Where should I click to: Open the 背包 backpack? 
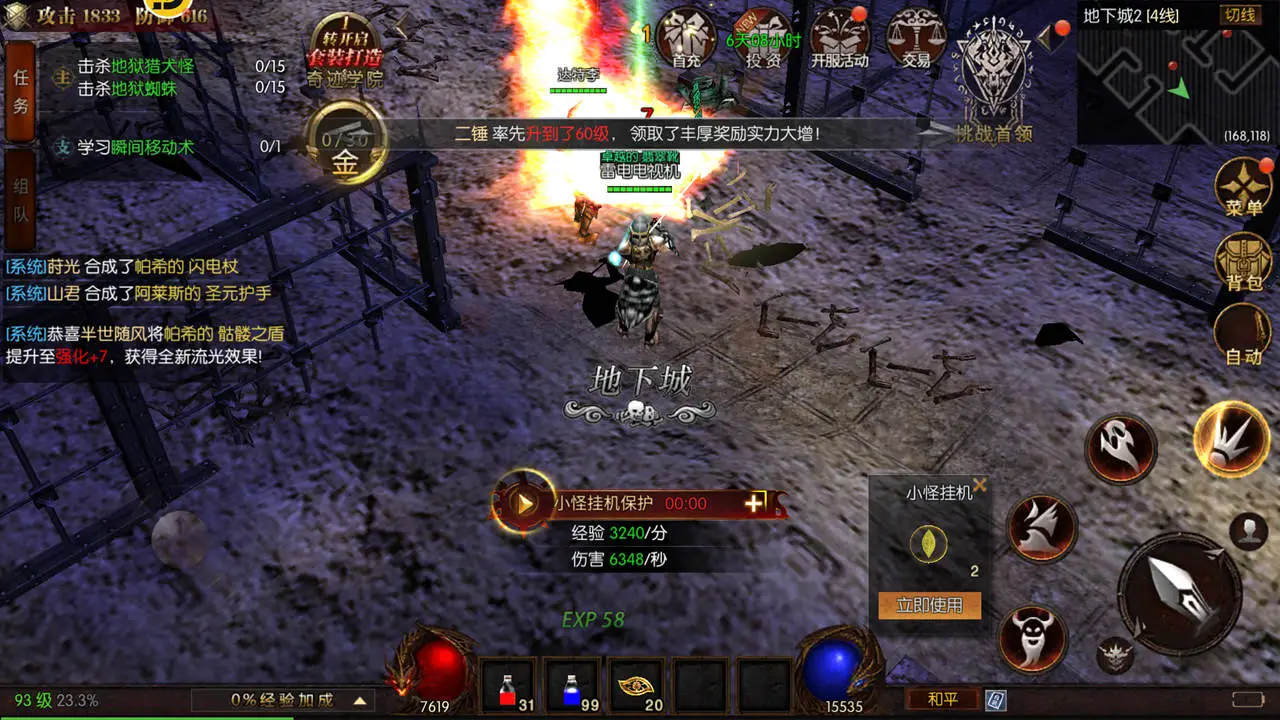[x=1243, y=262]
